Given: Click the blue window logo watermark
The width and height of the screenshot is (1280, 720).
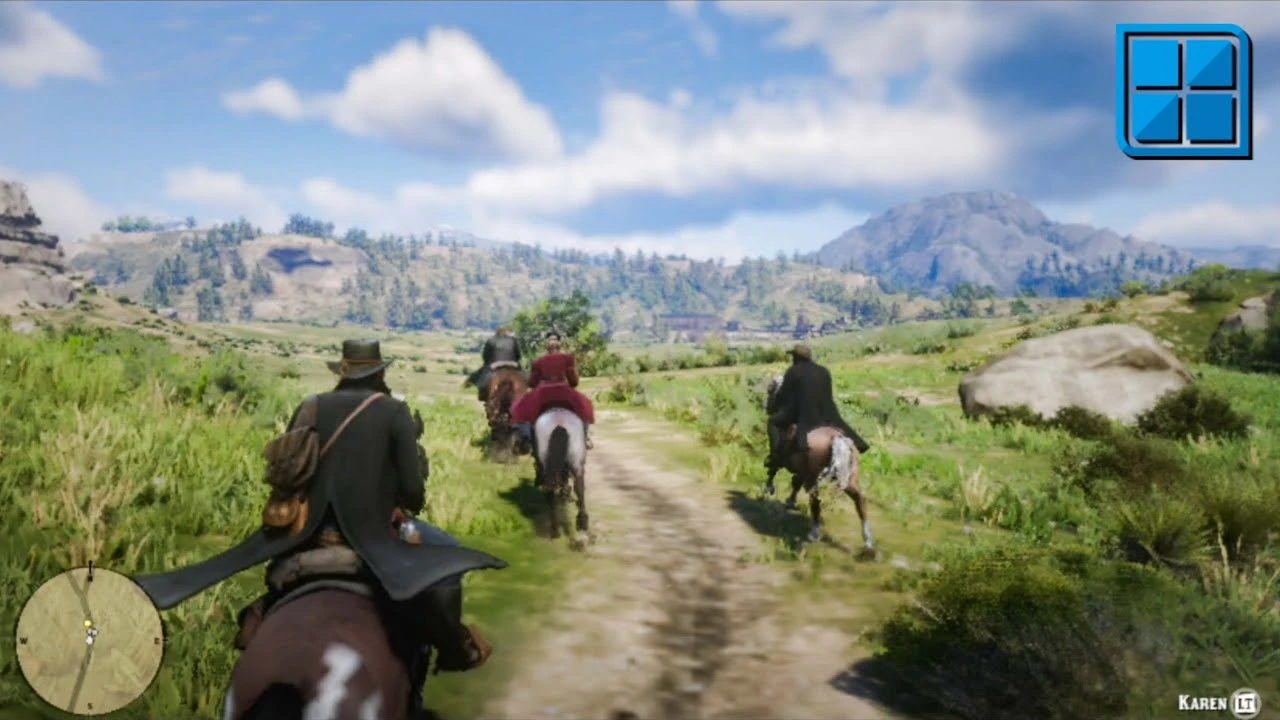Looking at the screenshot, I should (1183, 90).
